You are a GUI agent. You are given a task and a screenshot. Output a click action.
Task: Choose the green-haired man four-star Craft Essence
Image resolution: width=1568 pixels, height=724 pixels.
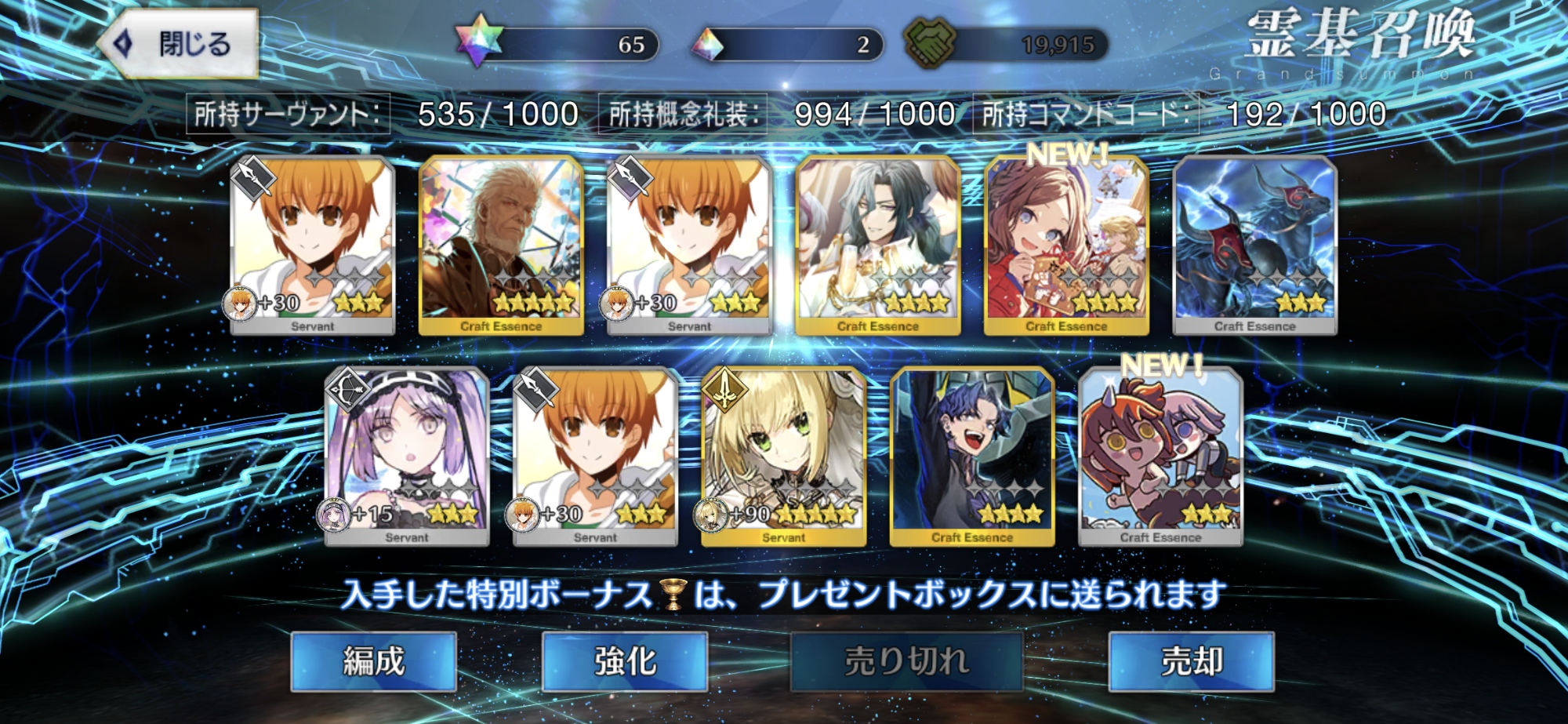[877, 245]
